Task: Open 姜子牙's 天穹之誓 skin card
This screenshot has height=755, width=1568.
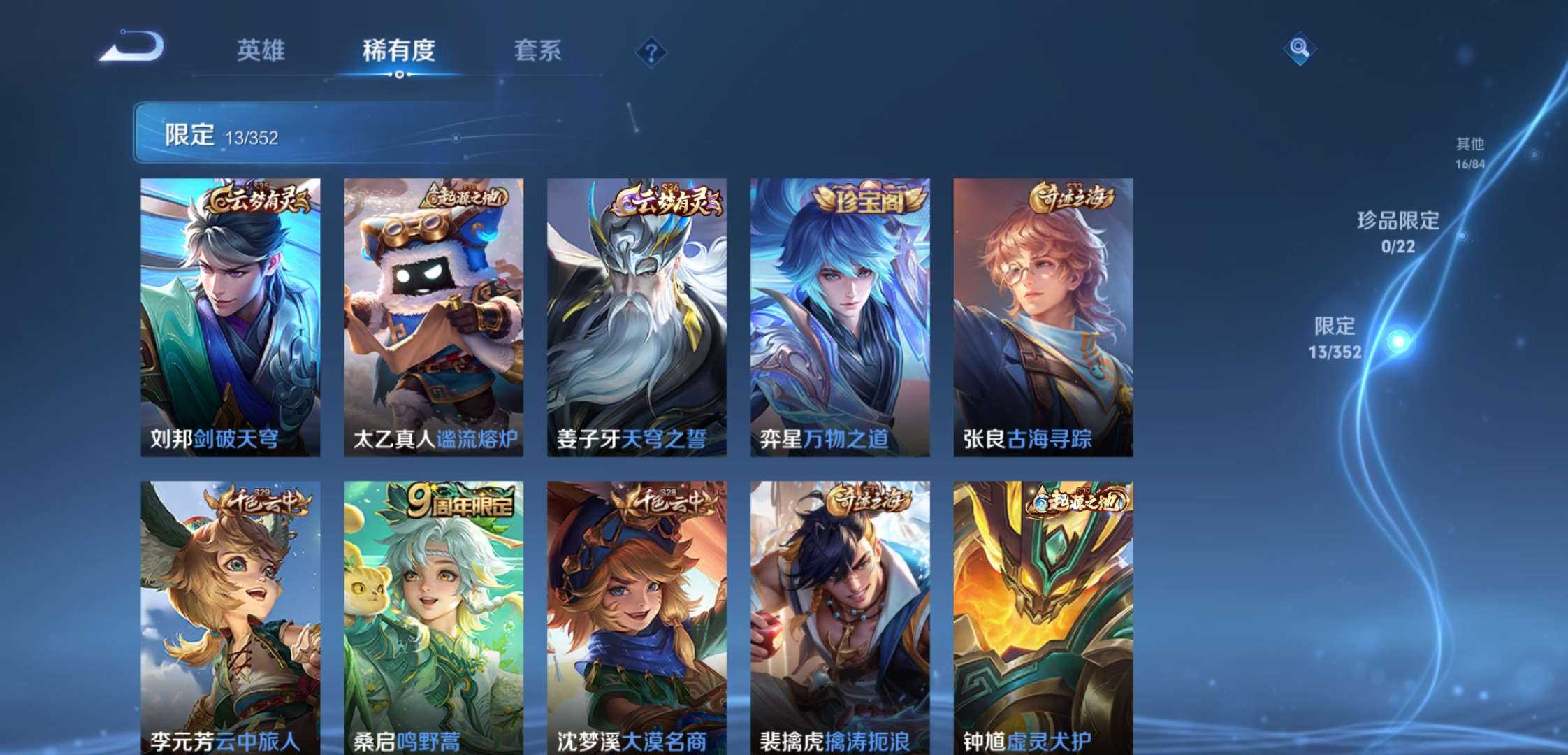Action: point(634,315)
